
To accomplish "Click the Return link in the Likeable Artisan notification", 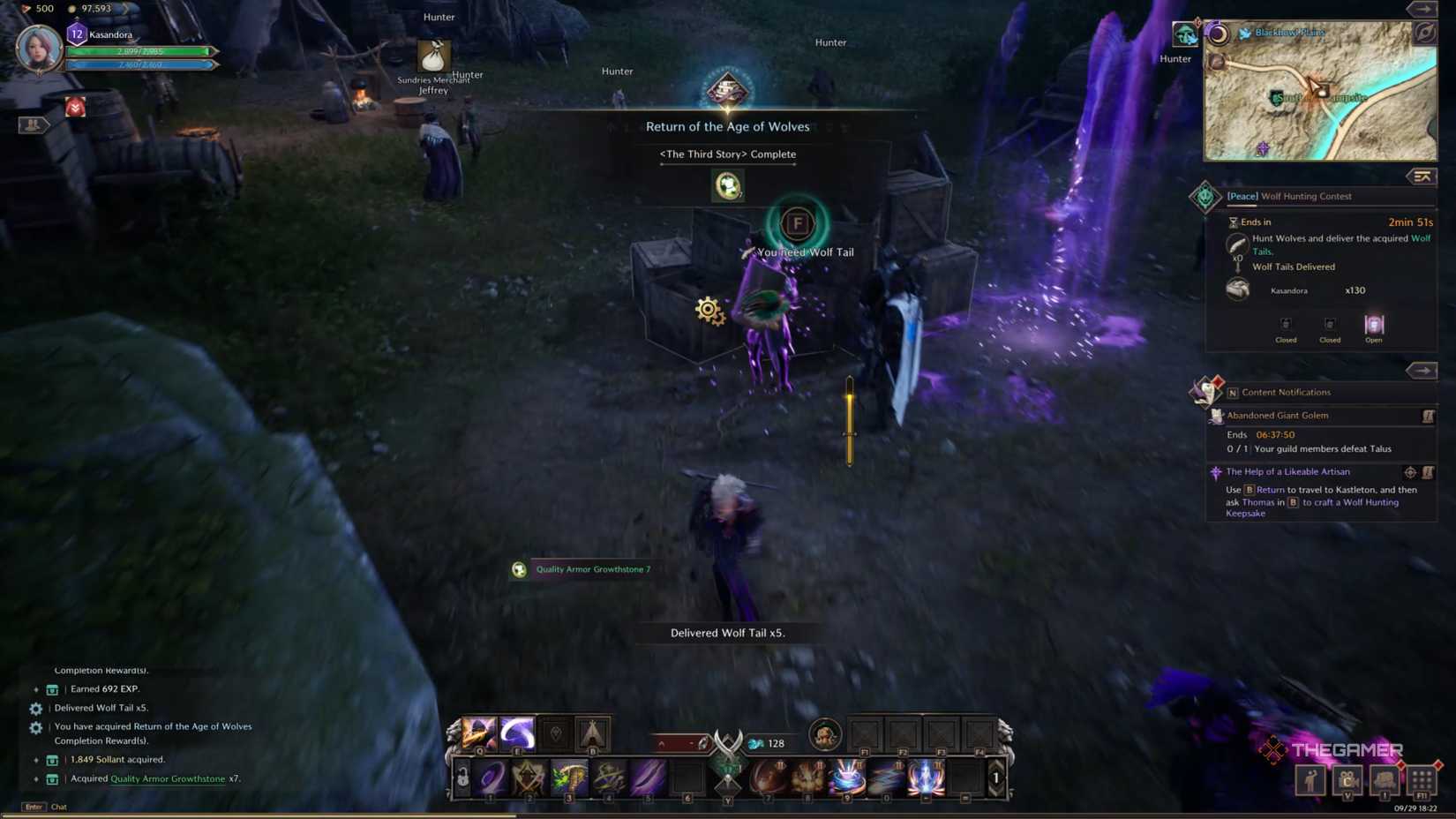I will click(x=1271, y=490).
